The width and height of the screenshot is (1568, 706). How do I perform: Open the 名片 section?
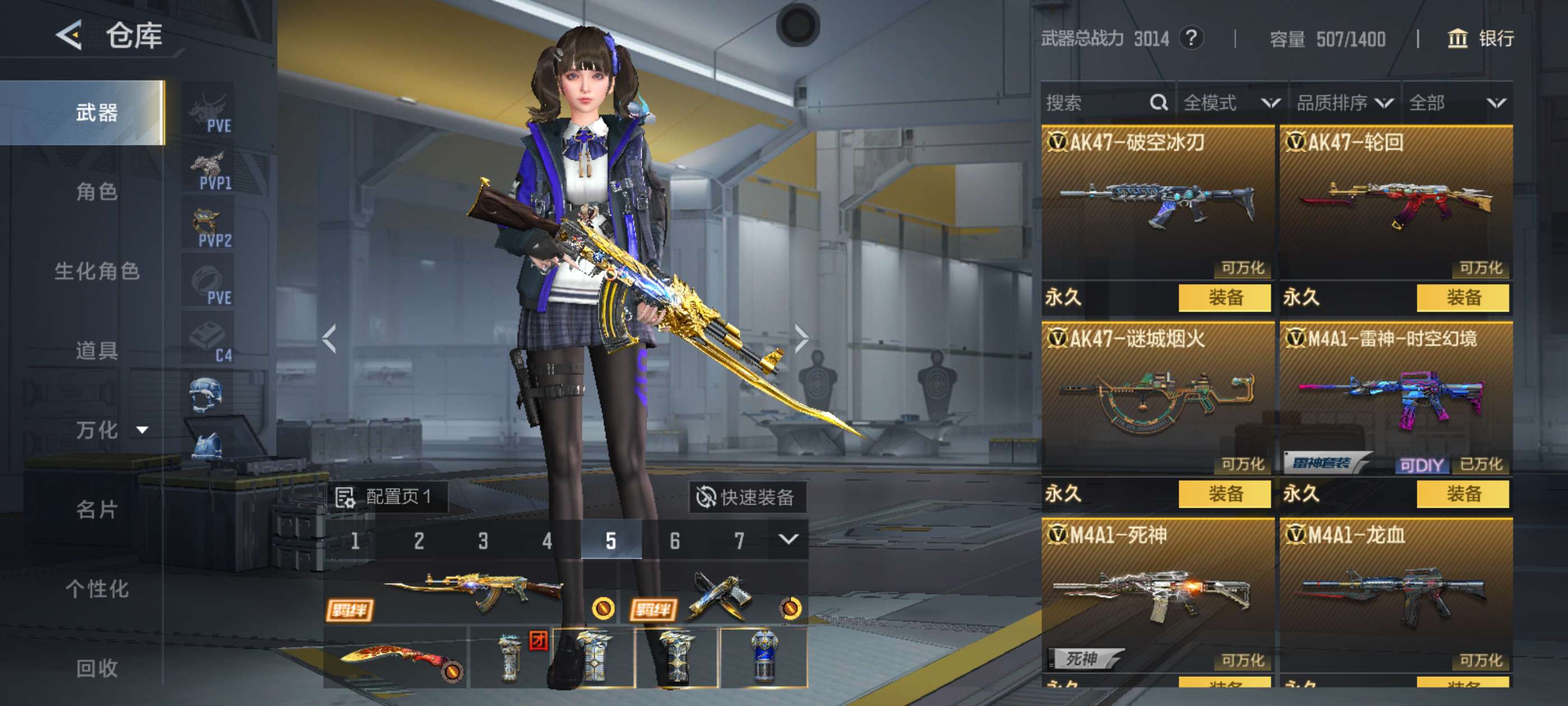pyautogui.click(x=96, y=509)
